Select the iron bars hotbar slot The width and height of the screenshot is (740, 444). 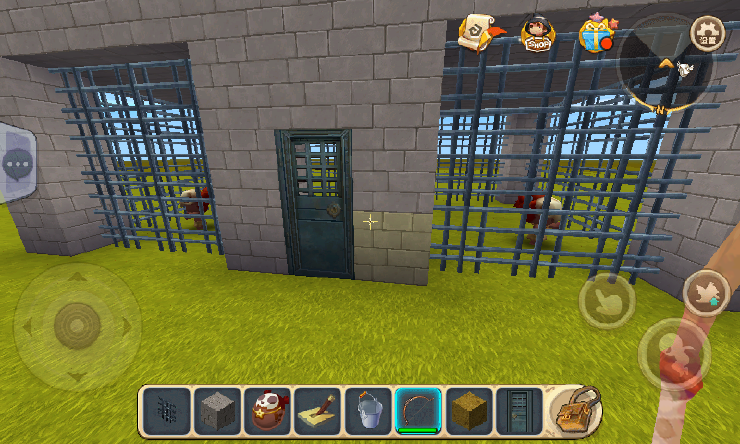166,410
